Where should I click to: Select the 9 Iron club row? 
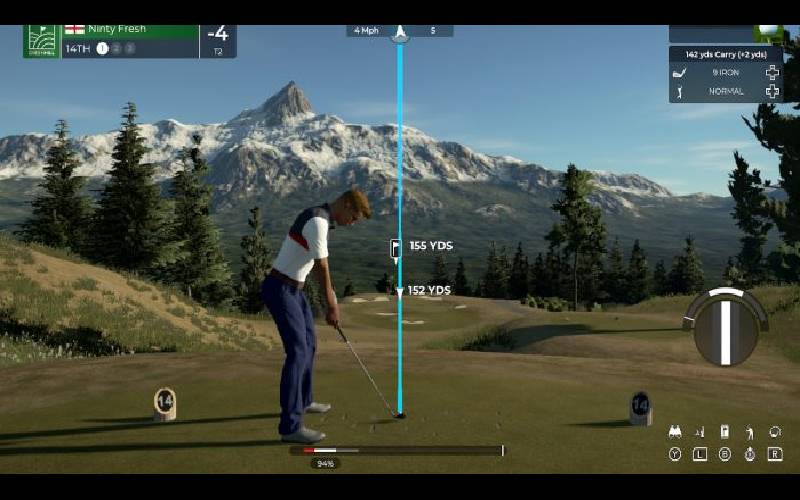pos(726,72)
